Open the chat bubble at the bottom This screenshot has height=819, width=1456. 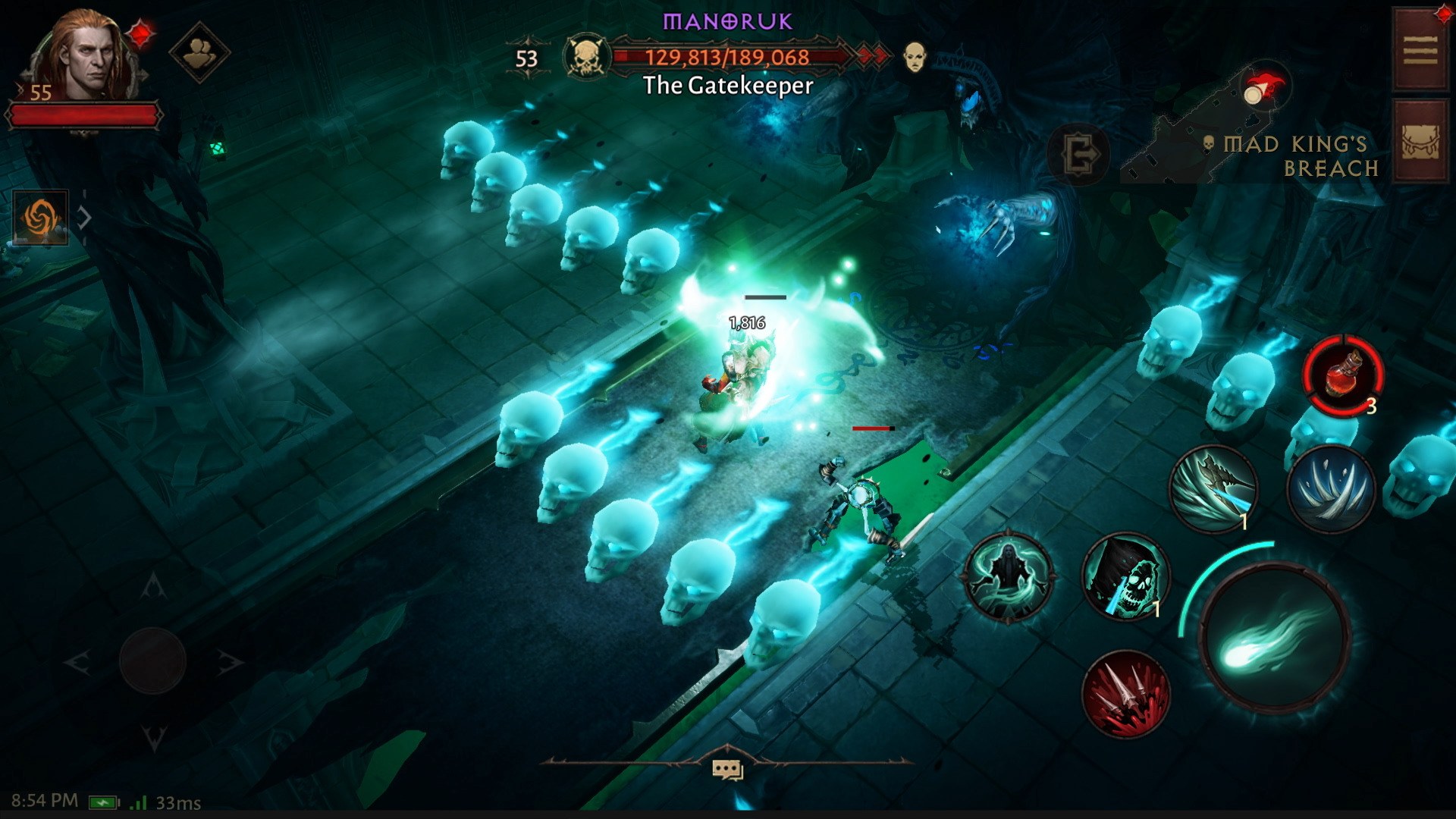click(x=727, y=767)
